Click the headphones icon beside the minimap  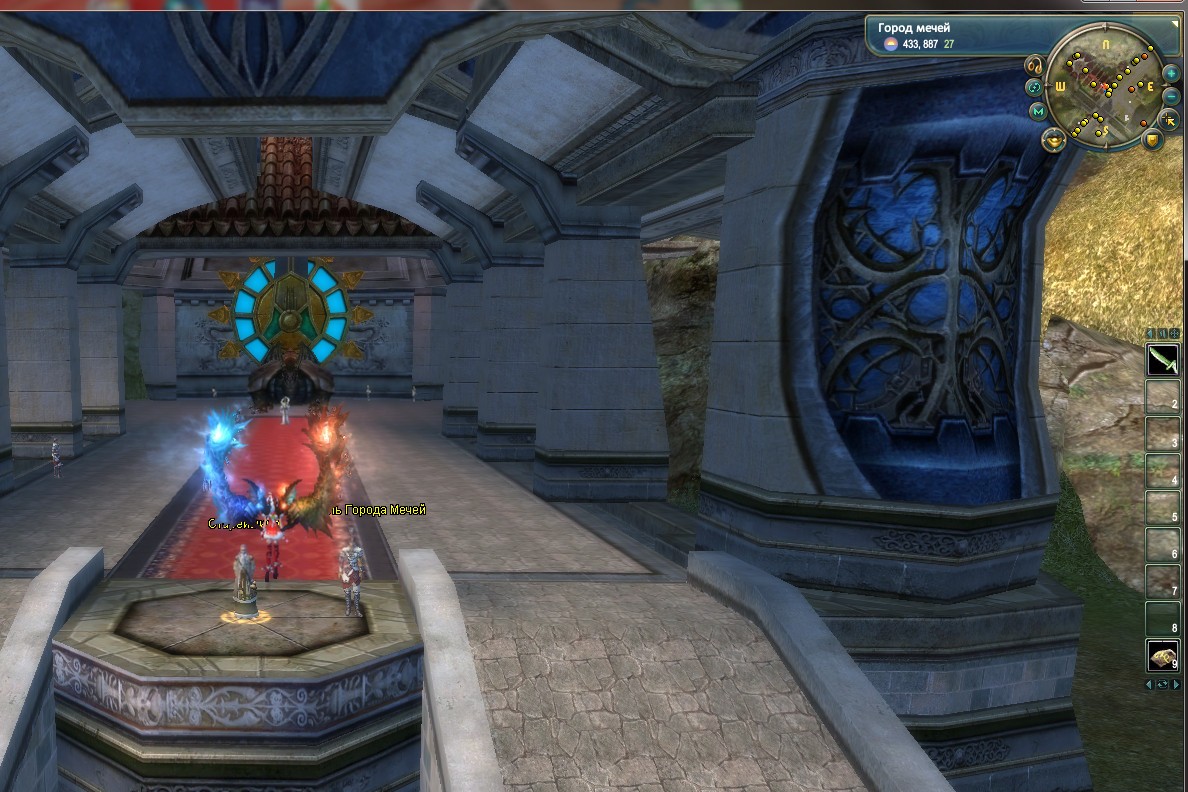[x=1036, y=66]
